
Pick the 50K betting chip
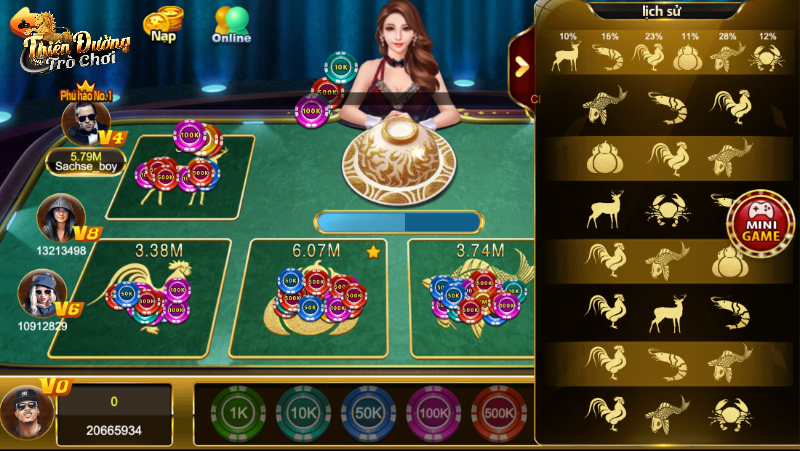click(368, 413)
